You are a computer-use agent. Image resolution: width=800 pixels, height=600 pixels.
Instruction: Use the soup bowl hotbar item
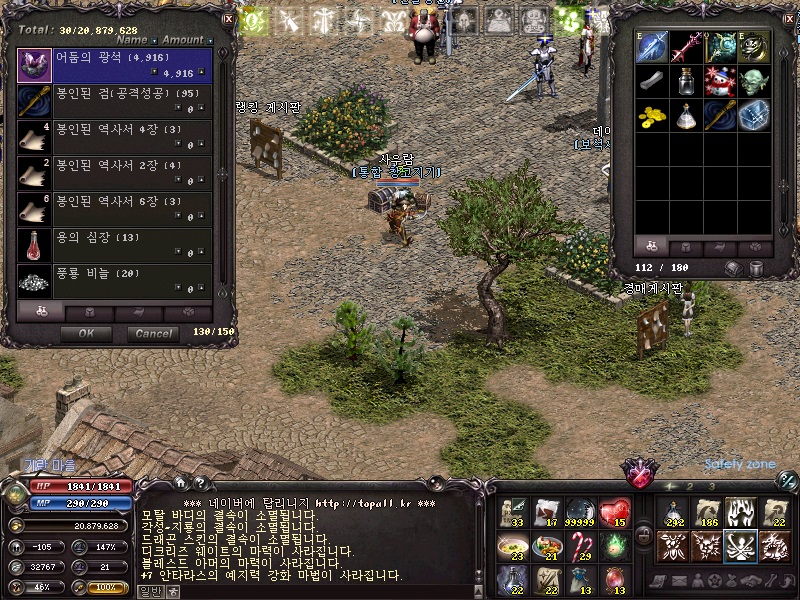click(513, 546)
